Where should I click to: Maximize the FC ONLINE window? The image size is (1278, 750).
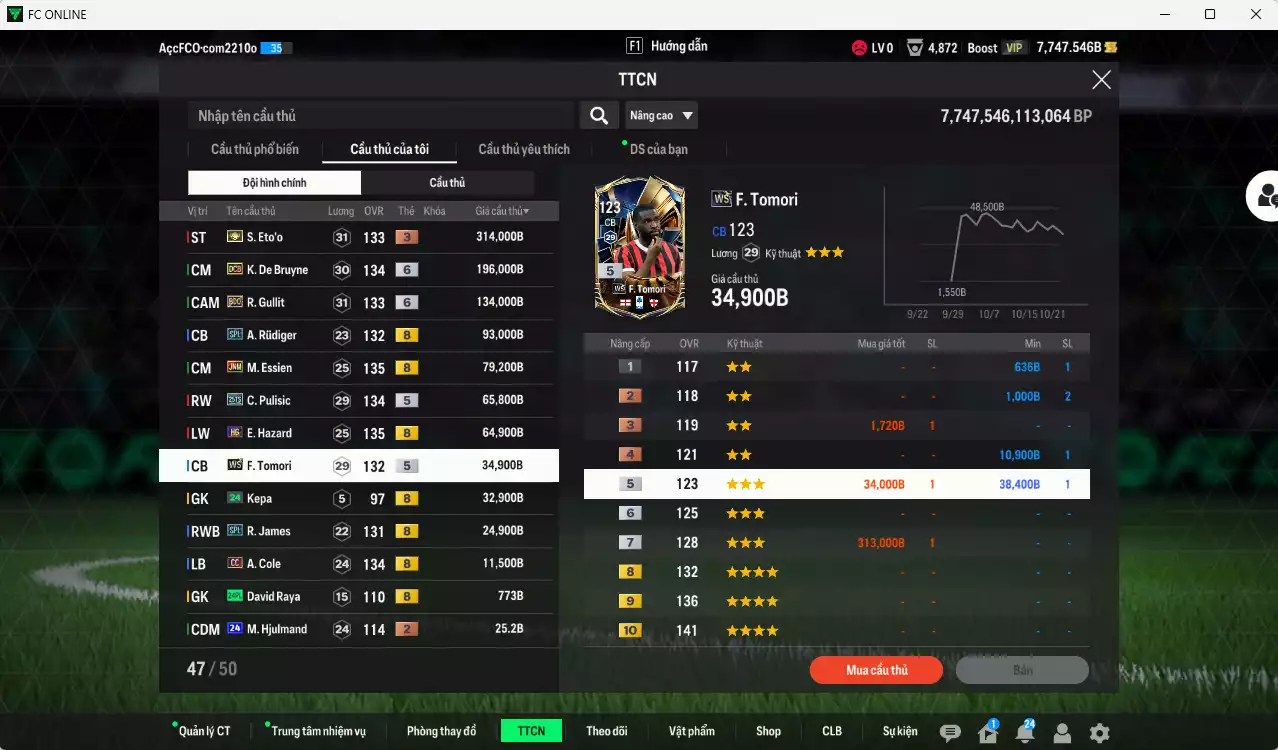click(x=1210, y=14)
